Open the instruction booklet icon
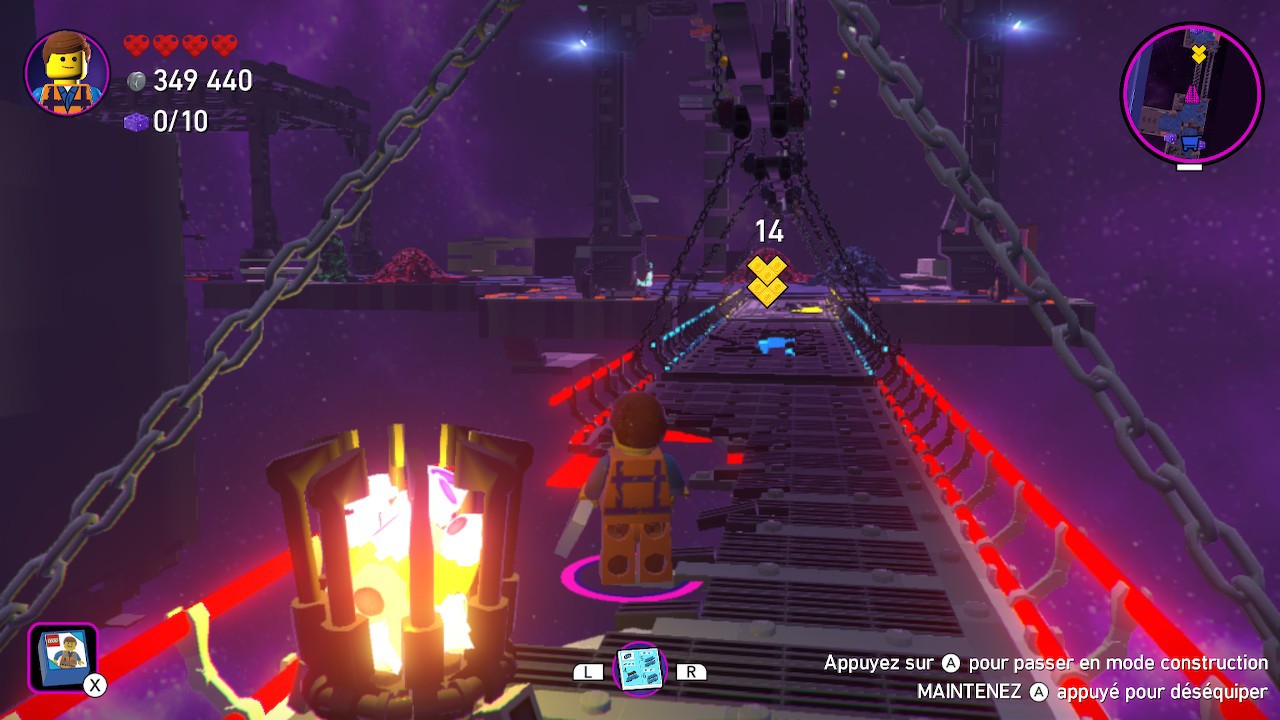The width and height of the screenshot is (1280, 720). click(x=63, y=657)
